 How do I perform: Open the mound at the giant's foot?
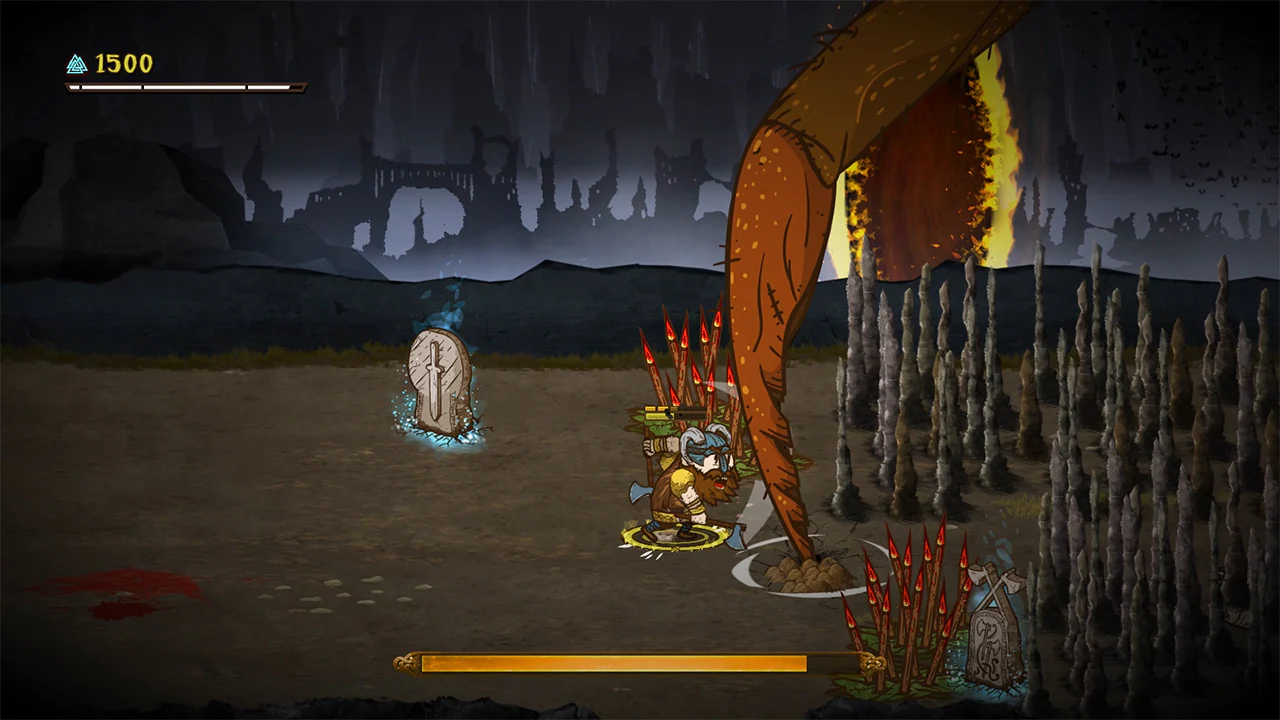805,575
